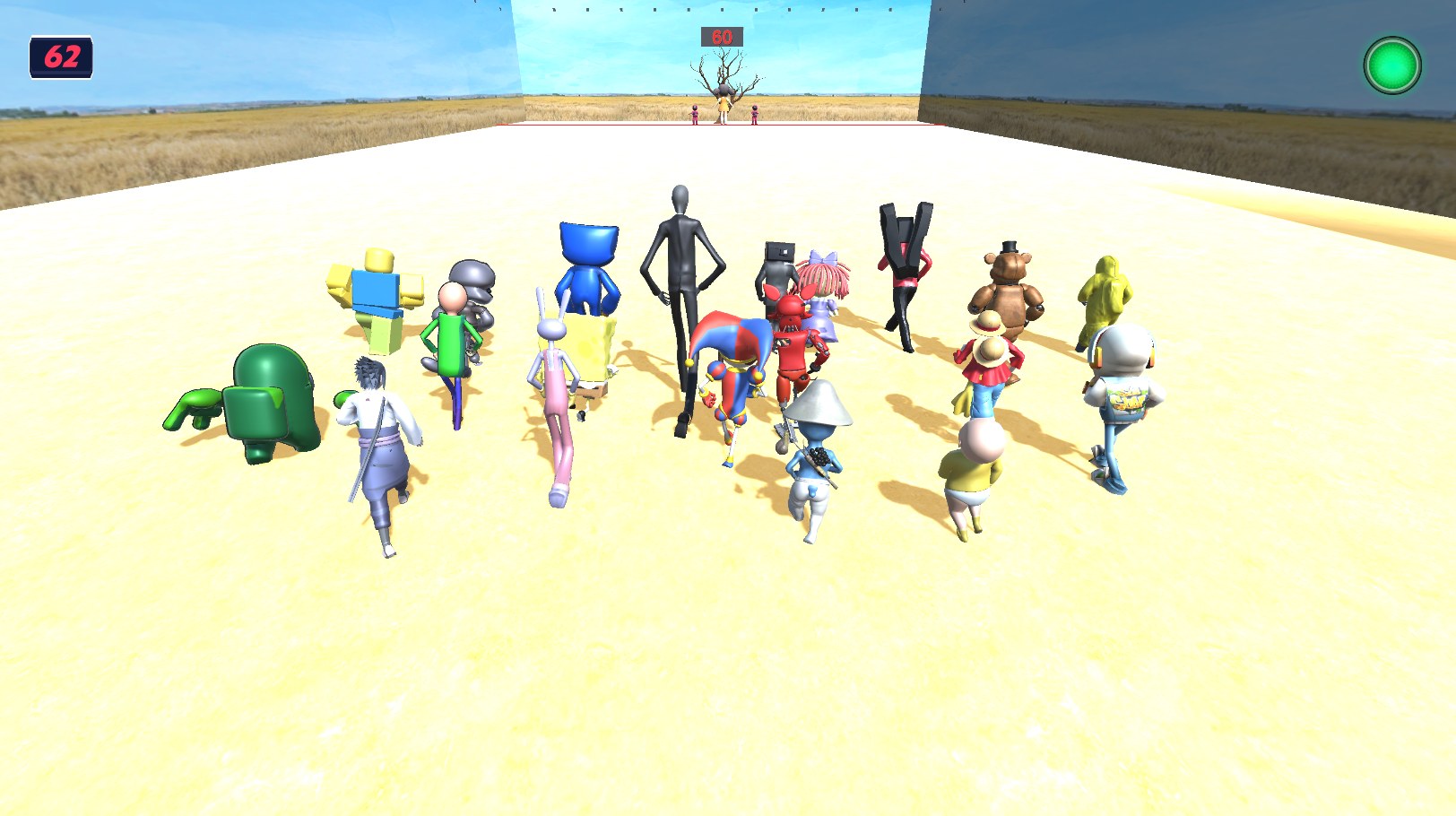Click the red 60 countdown scoreboard
Viewport: 1456px width, 816px height.
click(720, 38)
